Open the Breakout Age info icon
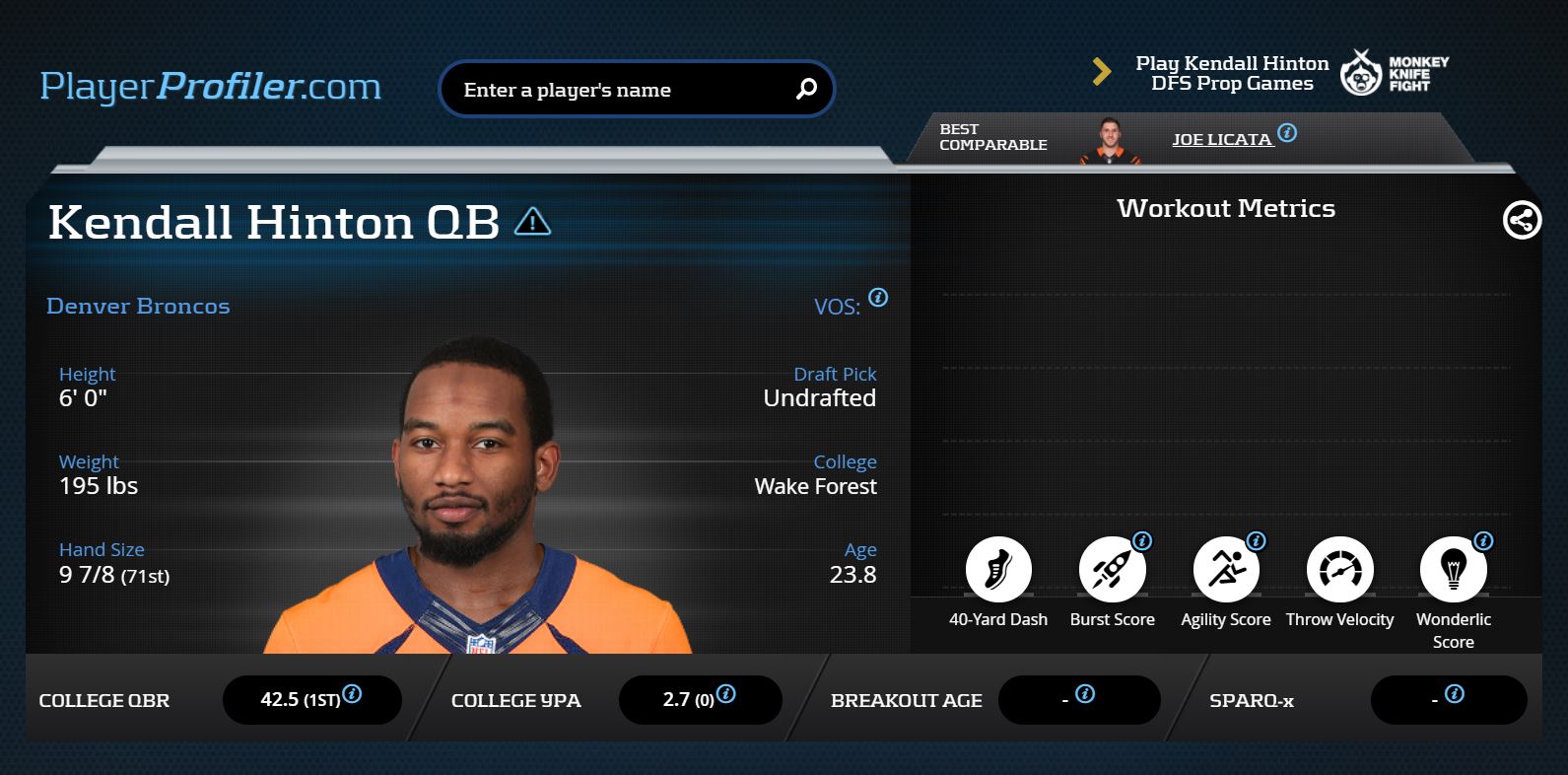This screenshot has width=1568, height=775. pyautogui.click(x=1085, y=694)
